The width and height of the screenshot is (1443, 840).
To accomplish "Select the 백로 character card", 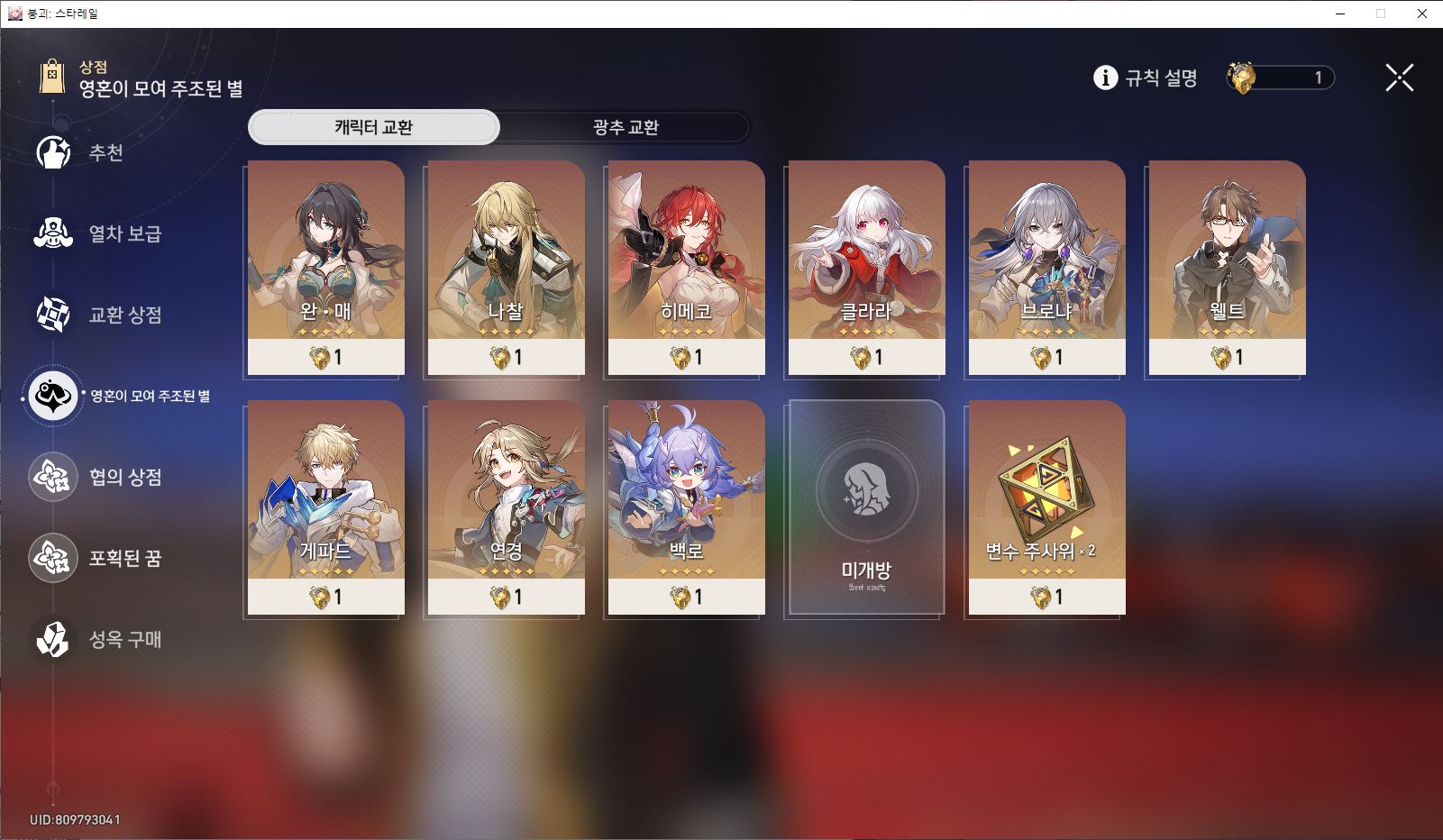I will [x=686, y=507].
